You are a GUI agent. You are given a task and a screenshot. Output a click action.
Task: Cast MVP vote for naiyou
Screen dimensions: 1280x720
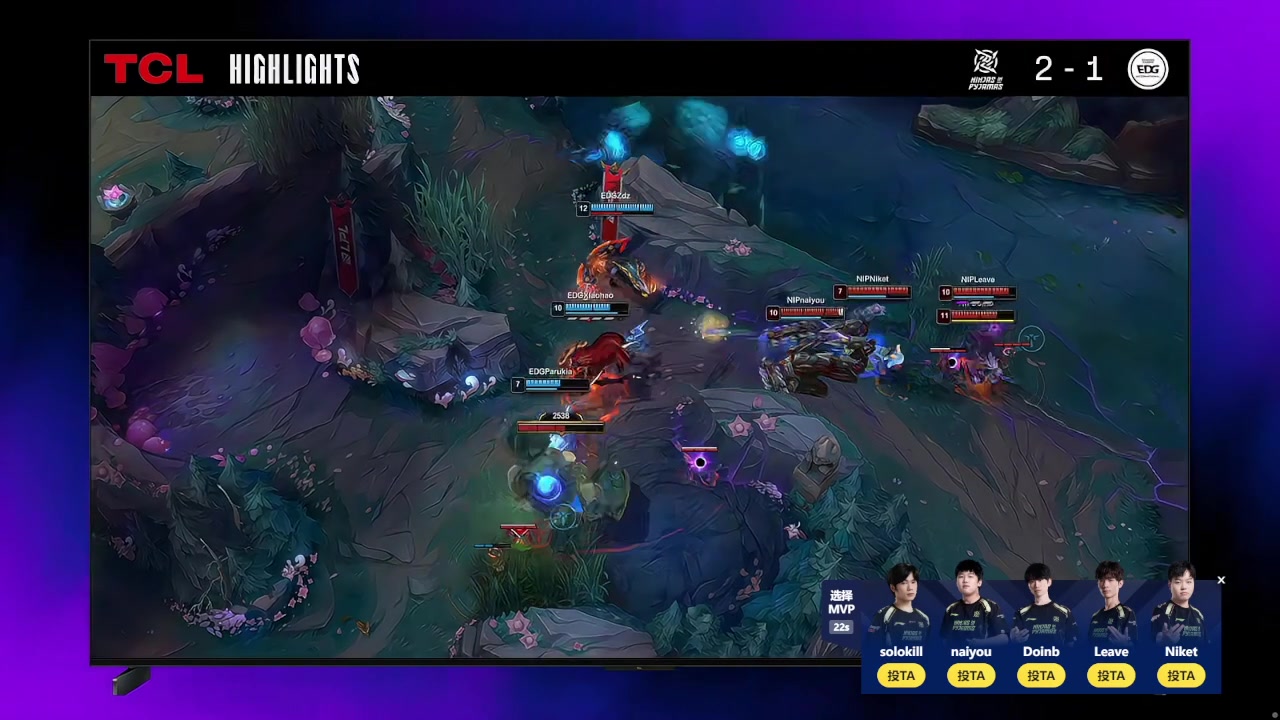coord(971,676)
